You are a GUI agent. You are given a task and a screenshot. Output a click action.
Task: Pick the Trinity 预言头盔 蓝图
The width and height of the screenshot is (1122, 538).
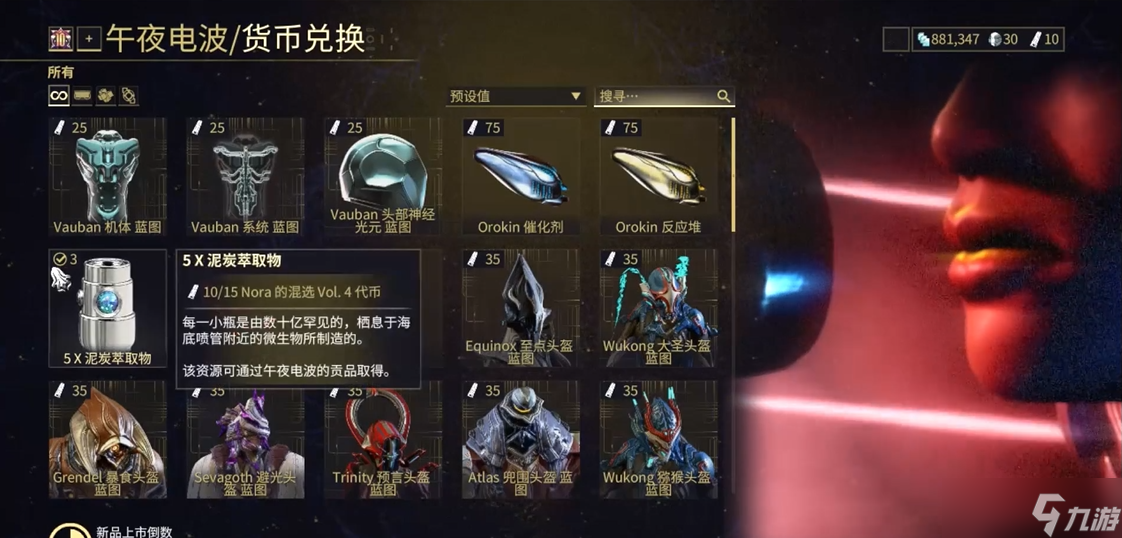[x=383, y=438]
